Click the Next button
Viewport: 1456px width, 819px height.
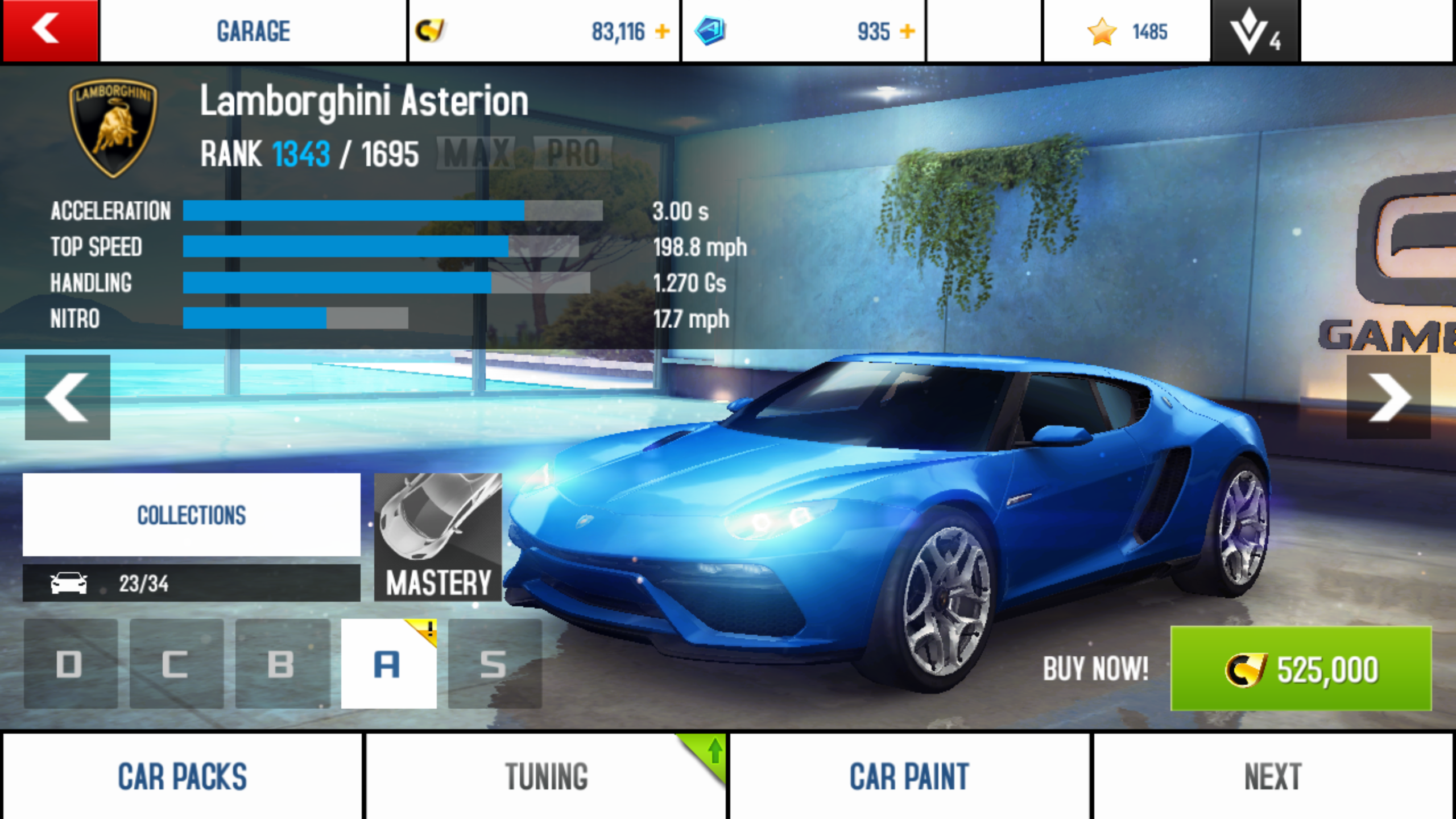point(1273,776)
